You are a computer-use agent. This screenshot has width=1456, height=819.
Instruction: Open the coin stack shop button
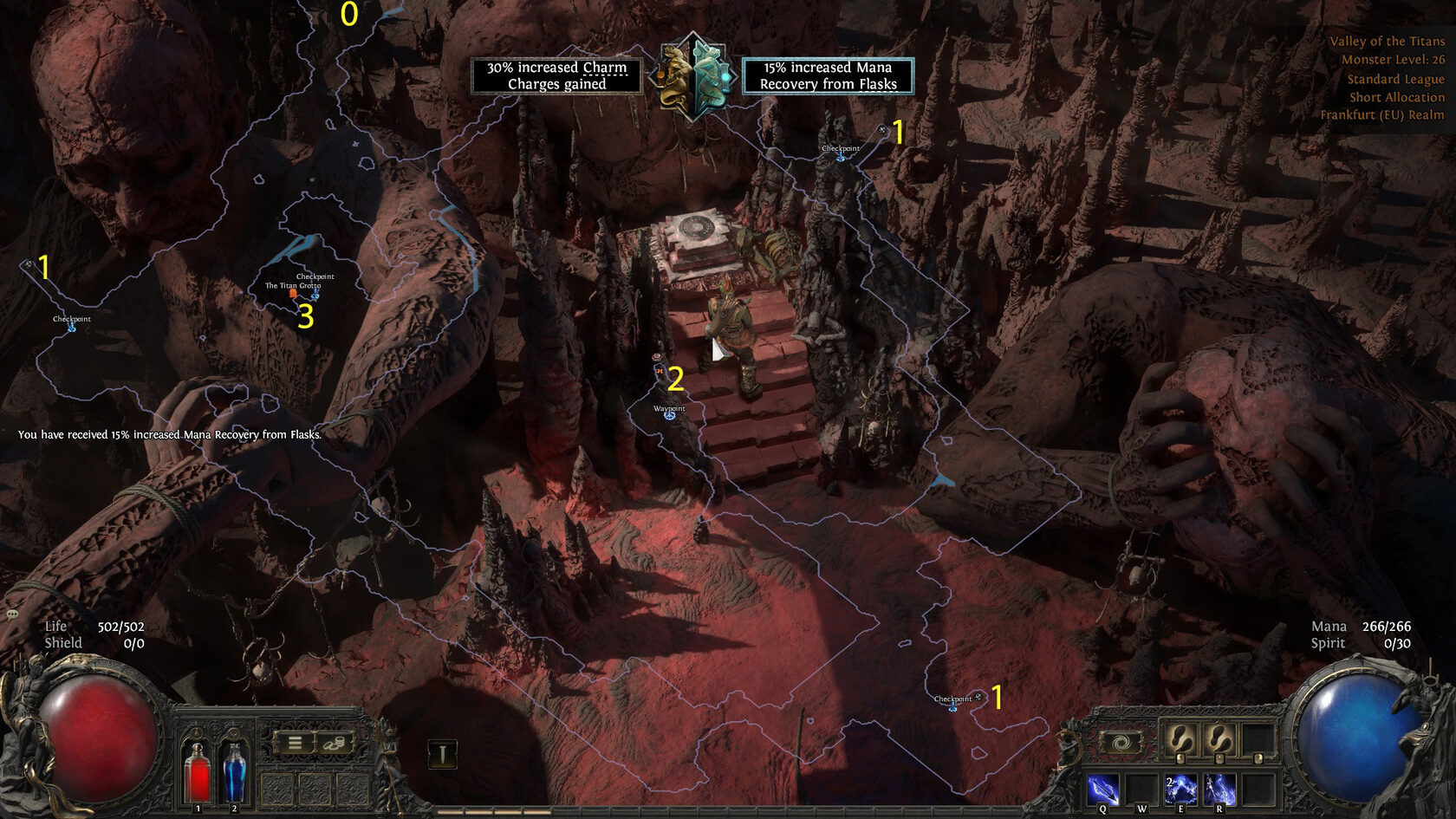pos(334,743)
